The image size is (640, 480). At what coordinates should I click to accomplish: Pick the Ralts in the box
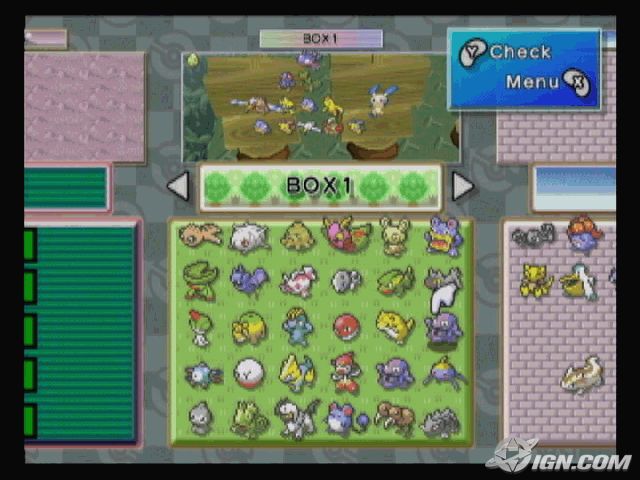(x=201, y=327)
